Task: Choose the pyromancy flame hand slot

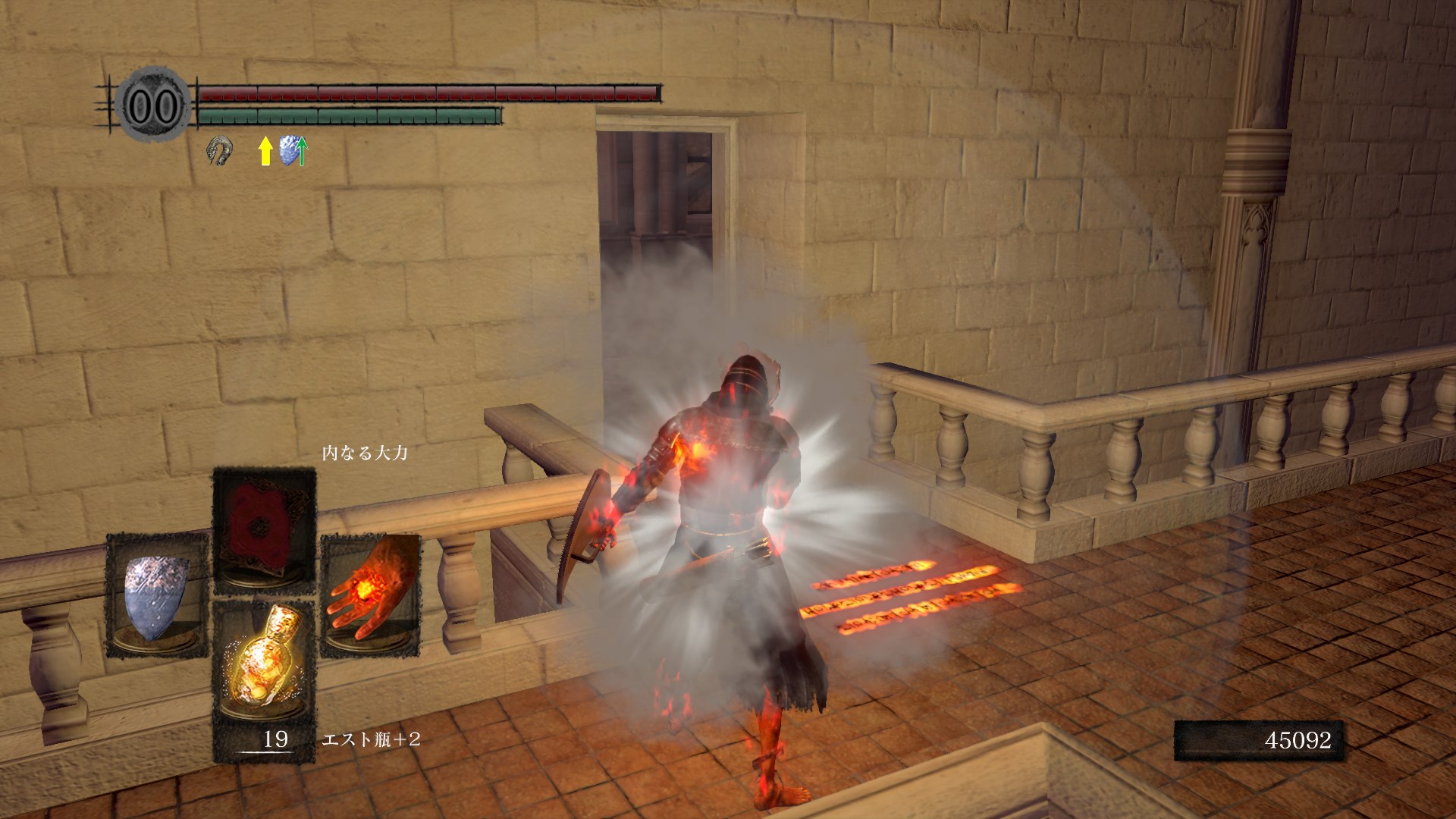Action: [x=370, y=594]
